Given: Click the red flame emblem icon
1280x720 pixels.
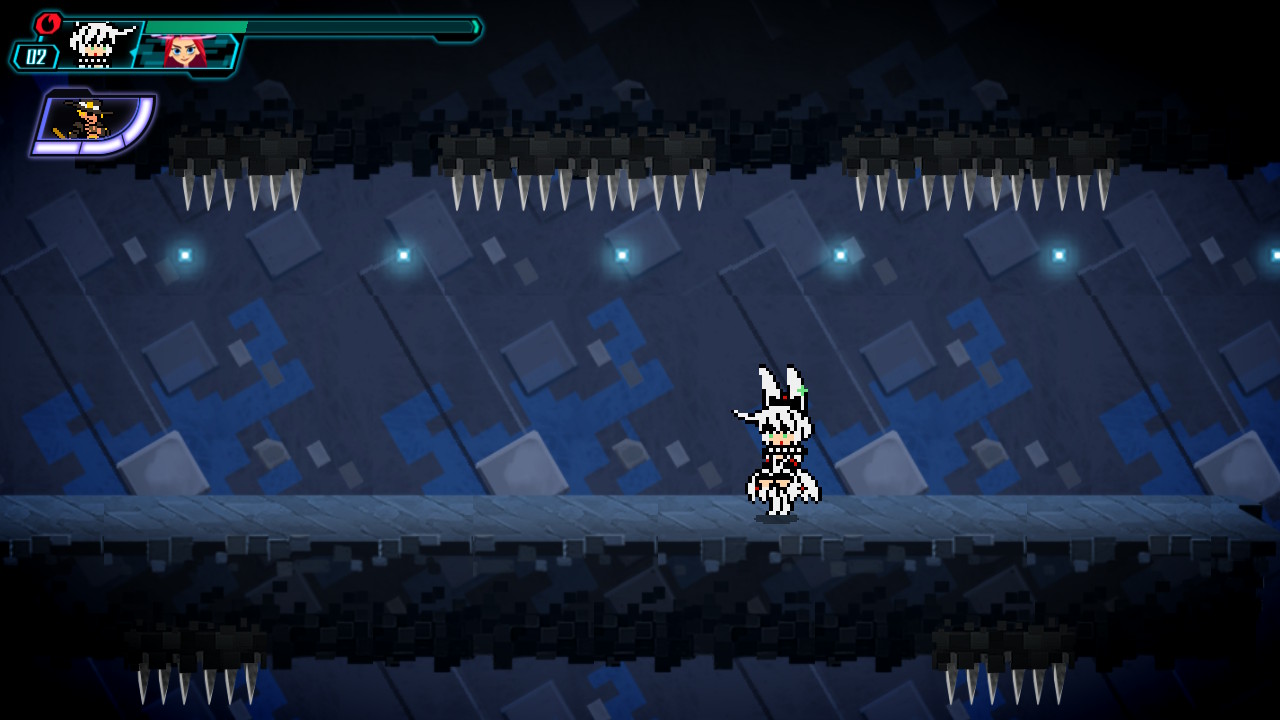Looking at the screenshot, I should click(x=47, y=23).
